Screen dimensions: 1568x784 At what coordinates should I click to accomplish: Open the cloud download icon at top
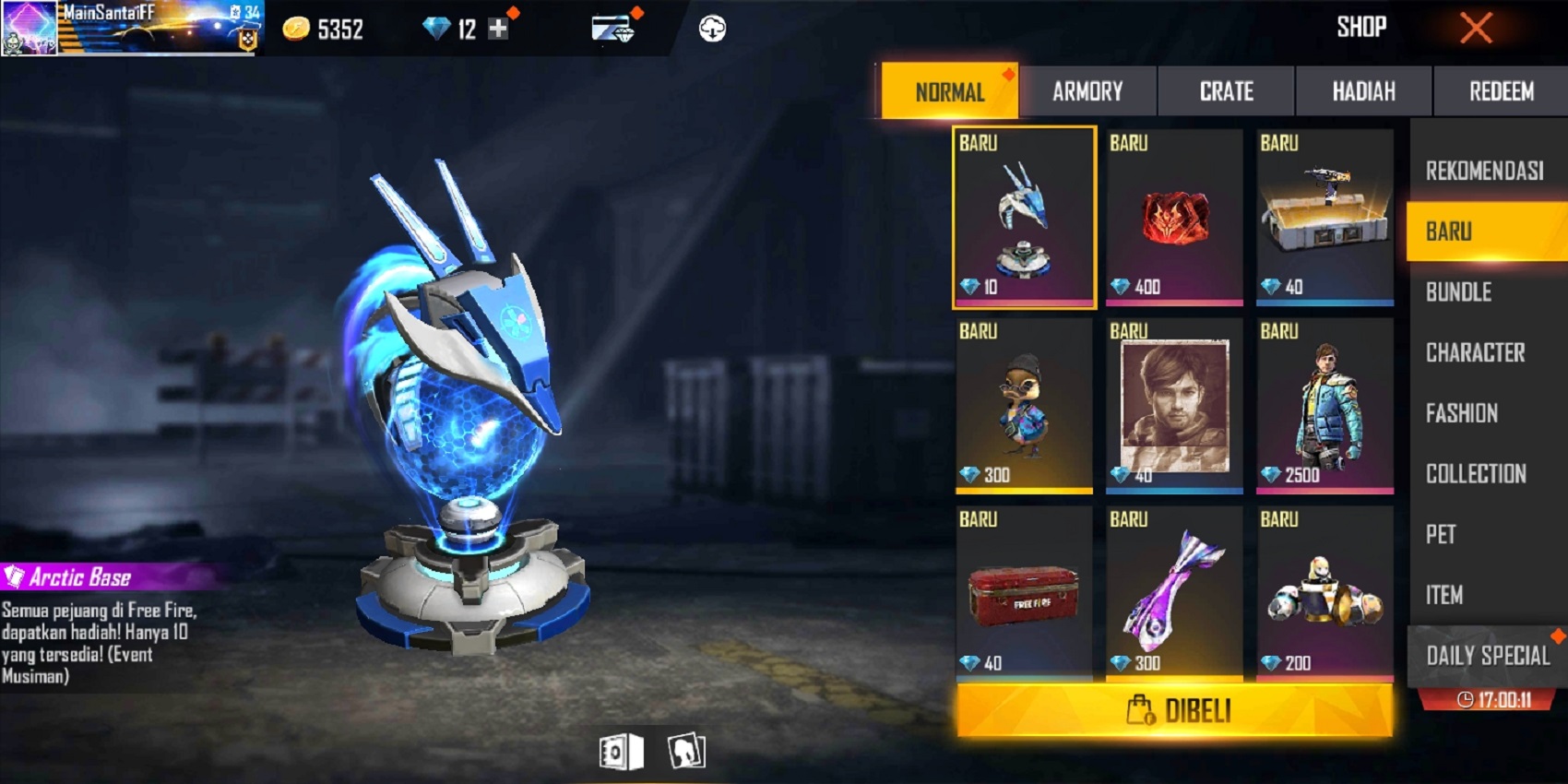point(711,27)
